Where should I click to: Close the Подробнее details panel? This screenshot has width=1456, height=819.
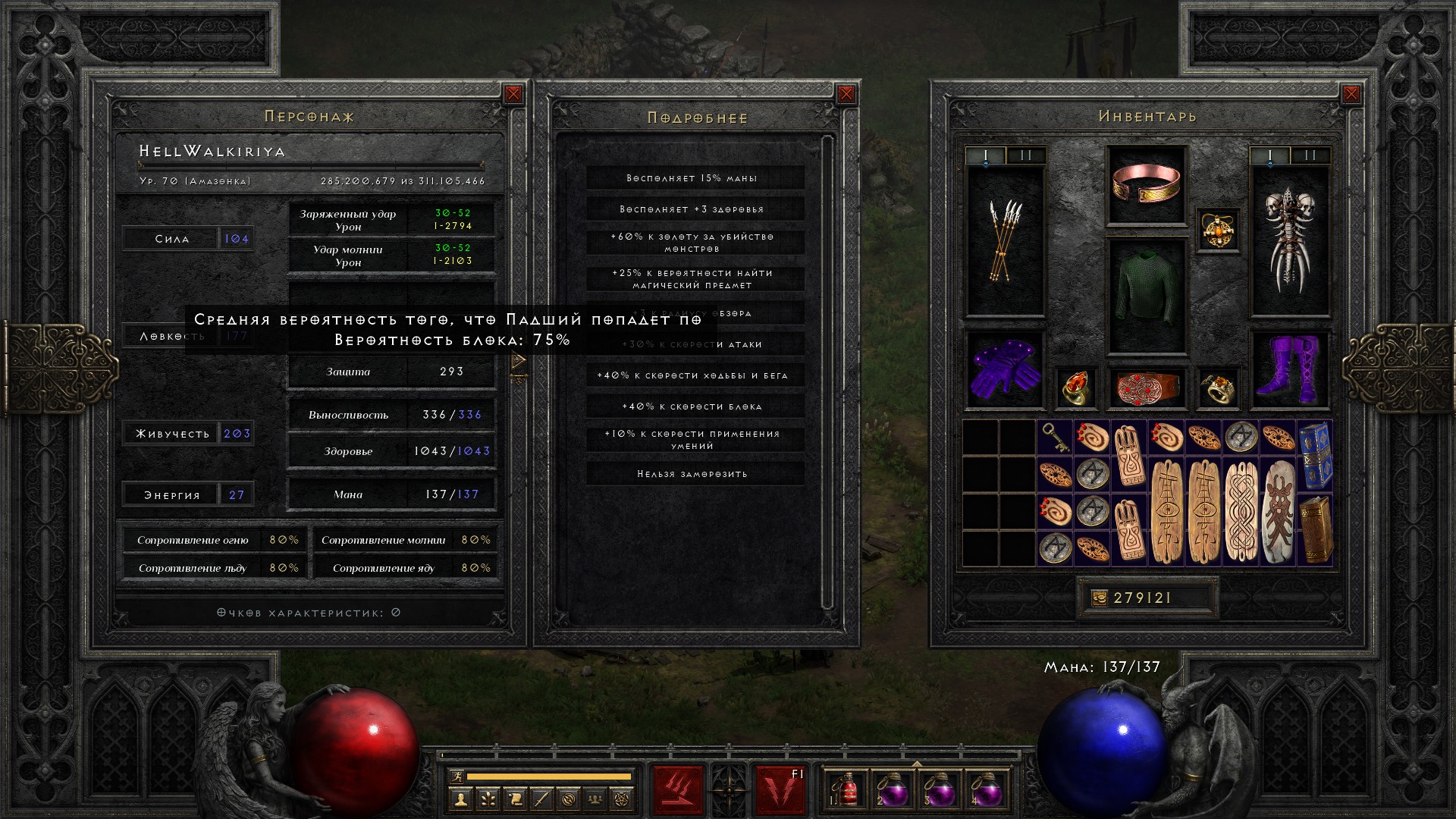846,94
